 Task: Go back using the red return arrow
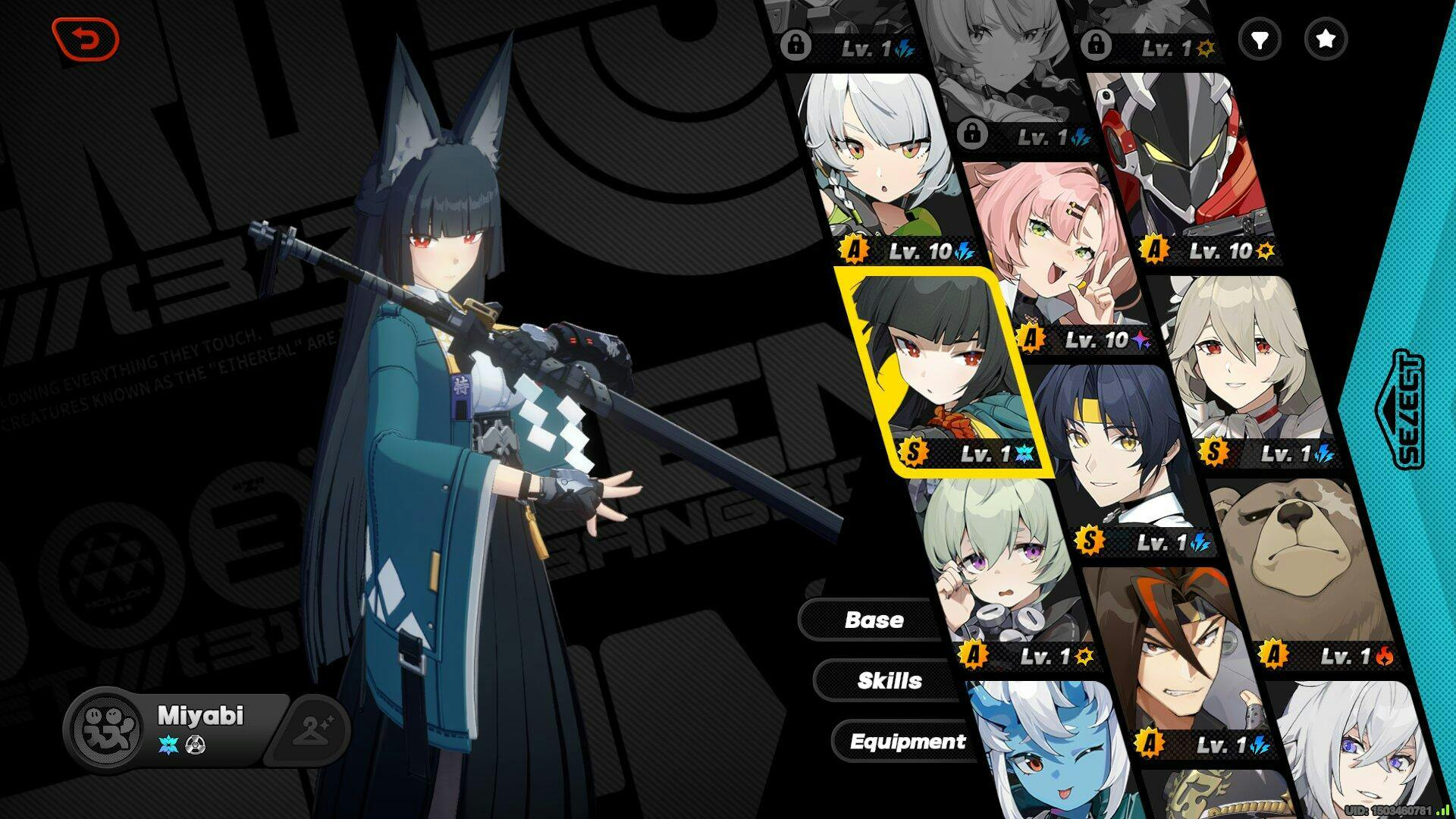[x=85, y=39]
